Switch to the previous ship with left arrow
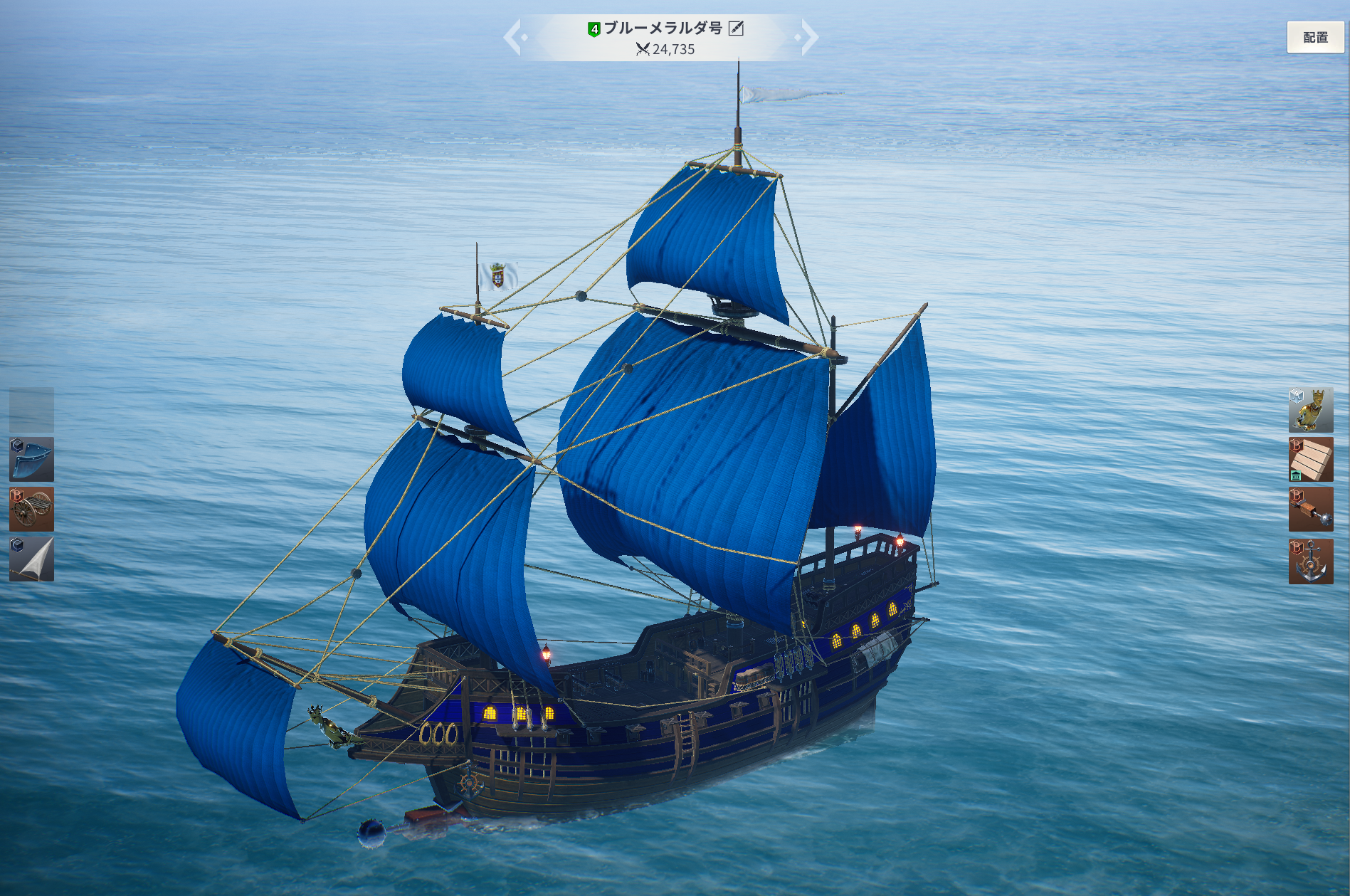 [x=514, y=38]
